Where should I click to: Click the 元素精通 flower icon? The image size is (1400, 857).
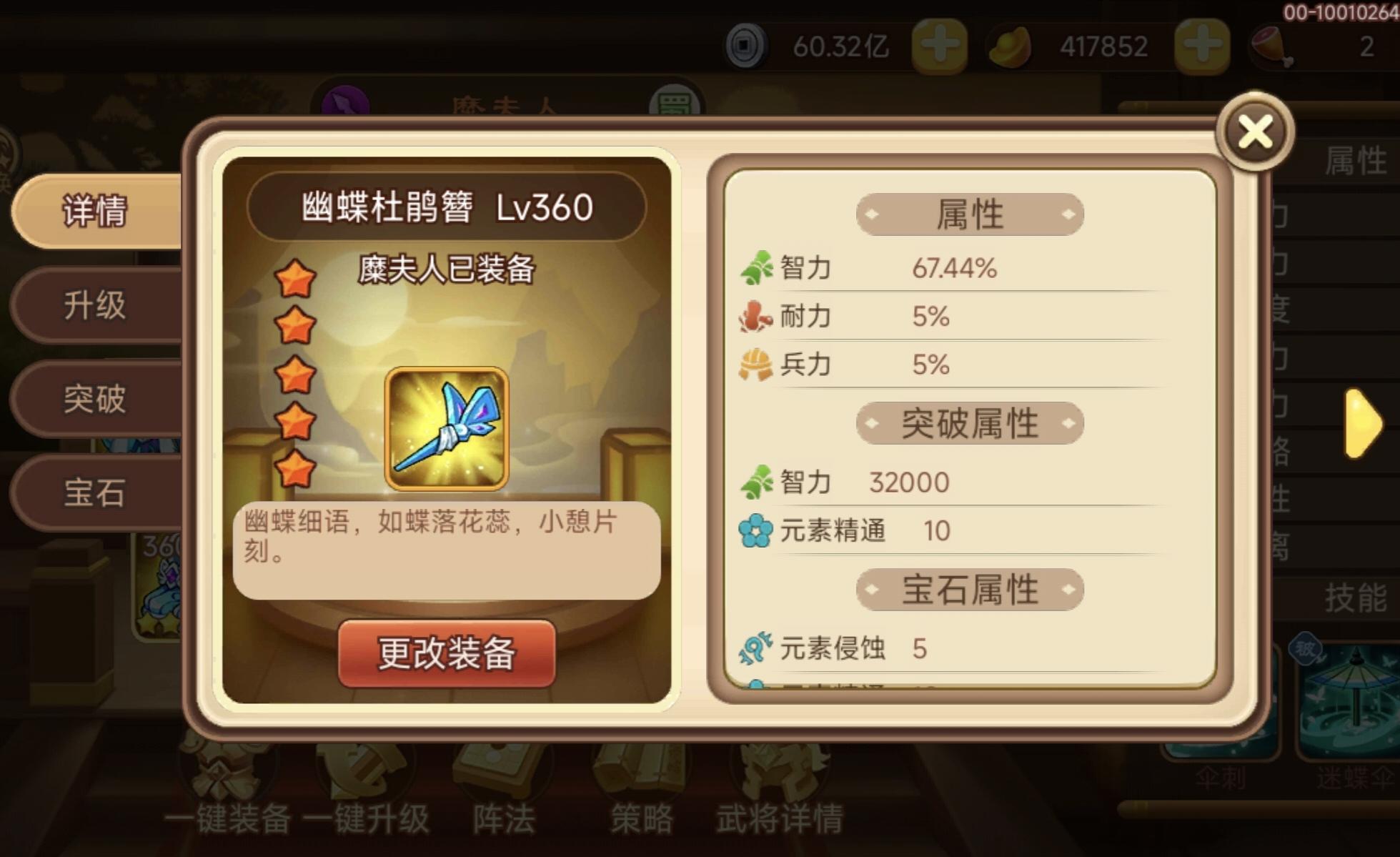pos(756,529)
